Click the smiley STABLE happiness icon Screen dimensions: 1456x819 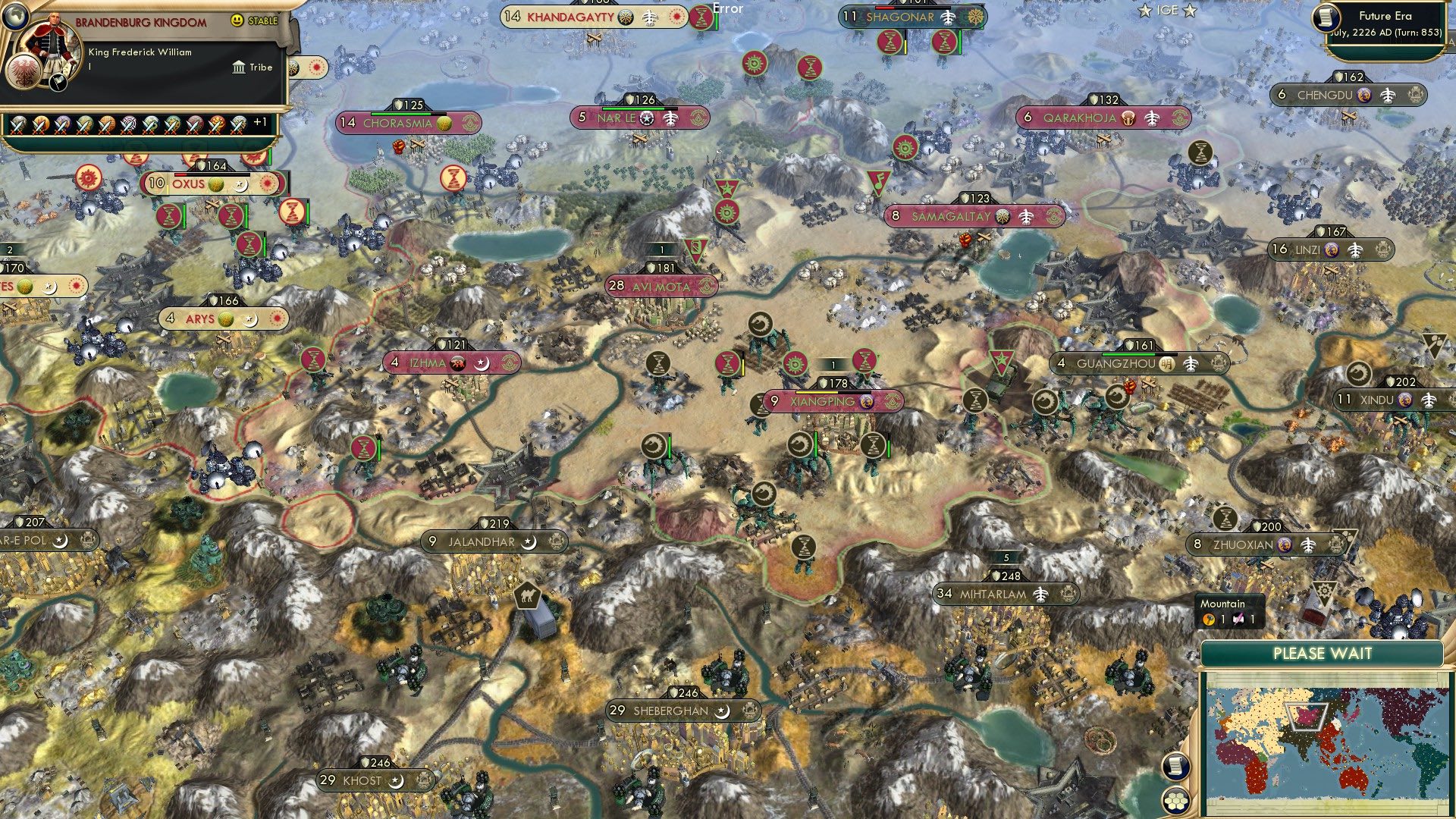click(237, 20)
